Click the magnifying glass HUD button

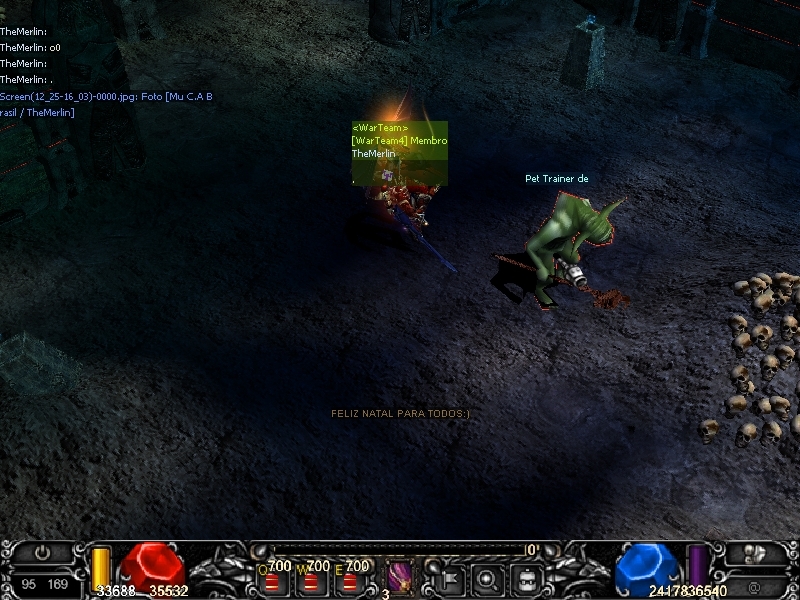(x=488, y=579)
